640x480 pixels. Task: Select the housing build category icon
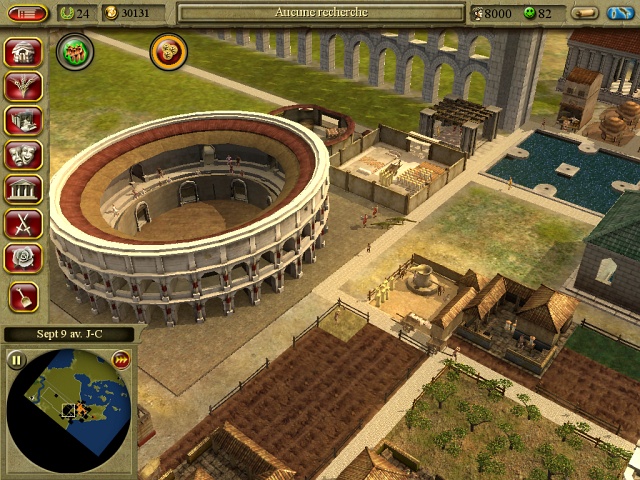pyautogui.click(x=22, y=52)
